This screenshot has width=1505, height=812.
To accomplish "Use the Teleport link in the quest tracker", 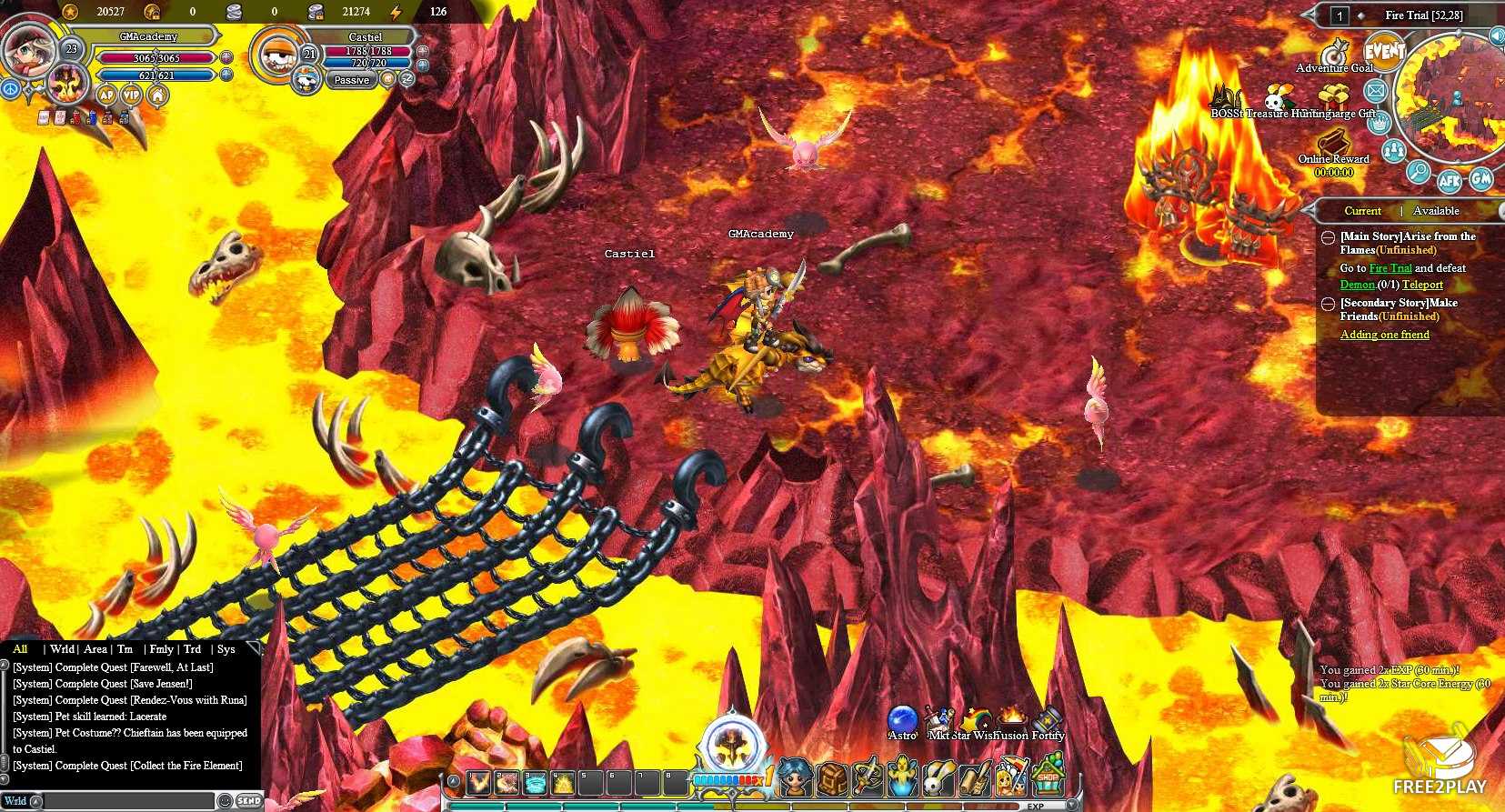I will (x=1422, y=285).
